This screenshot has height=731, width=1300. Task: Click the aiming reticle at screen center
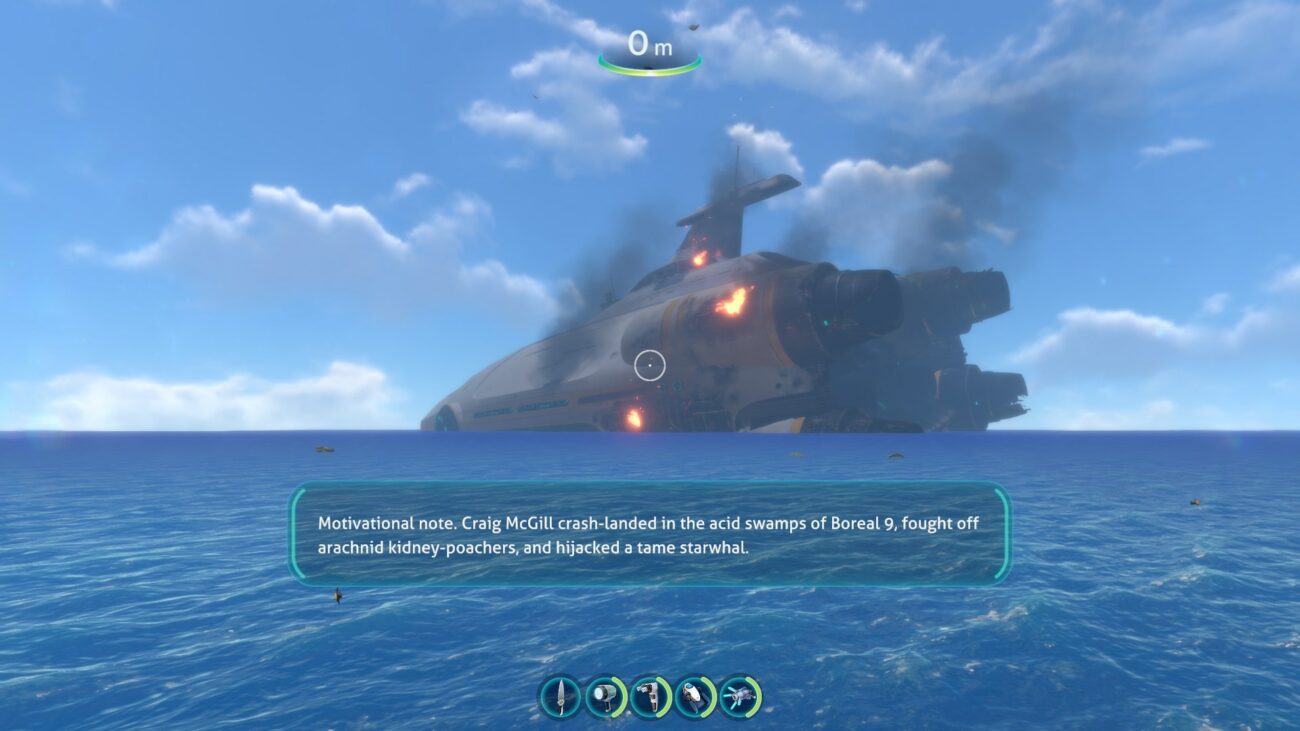click(x=651, y=365)
